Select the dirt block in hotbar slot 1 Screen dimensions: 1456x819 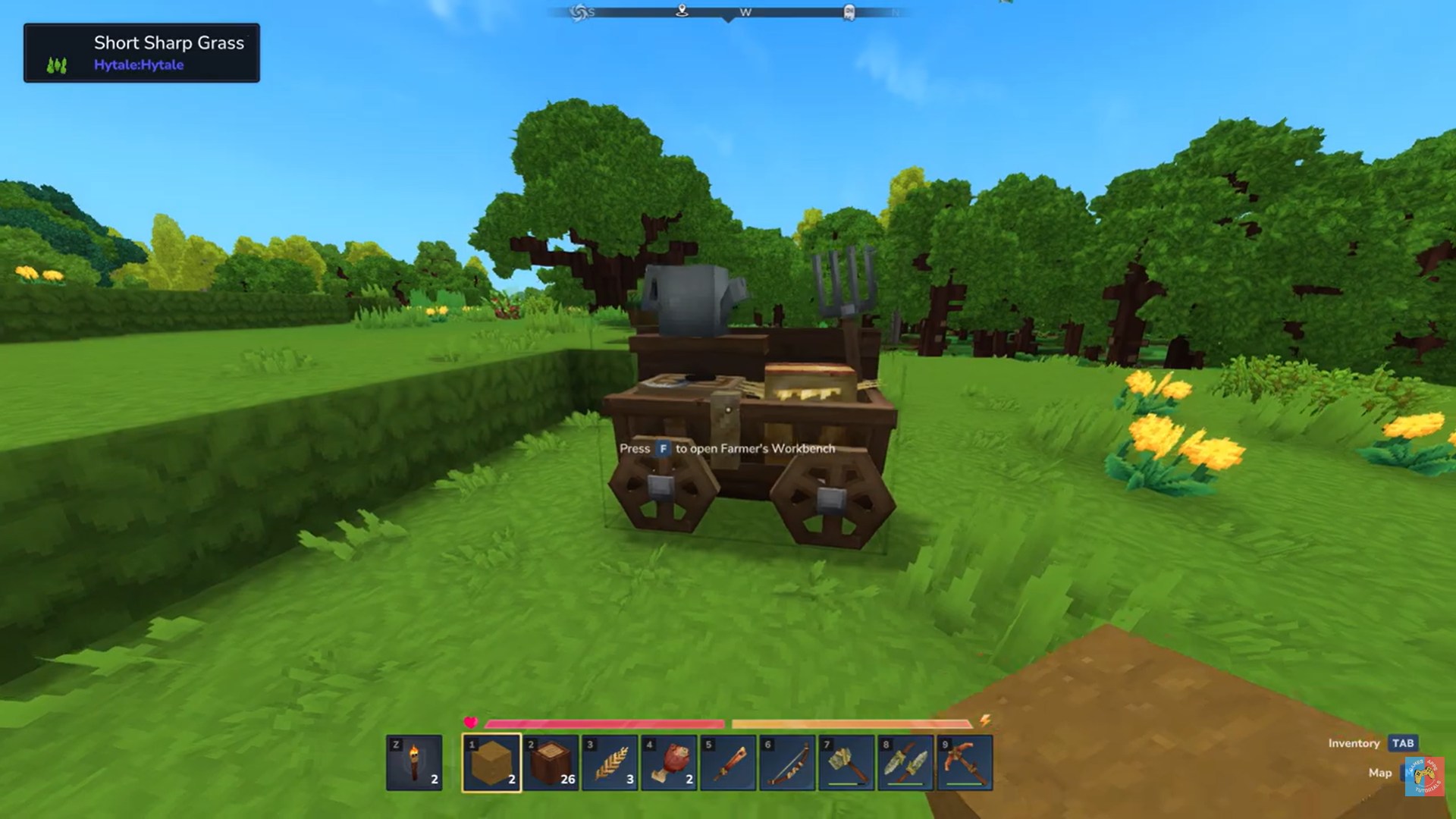point(491,762)
